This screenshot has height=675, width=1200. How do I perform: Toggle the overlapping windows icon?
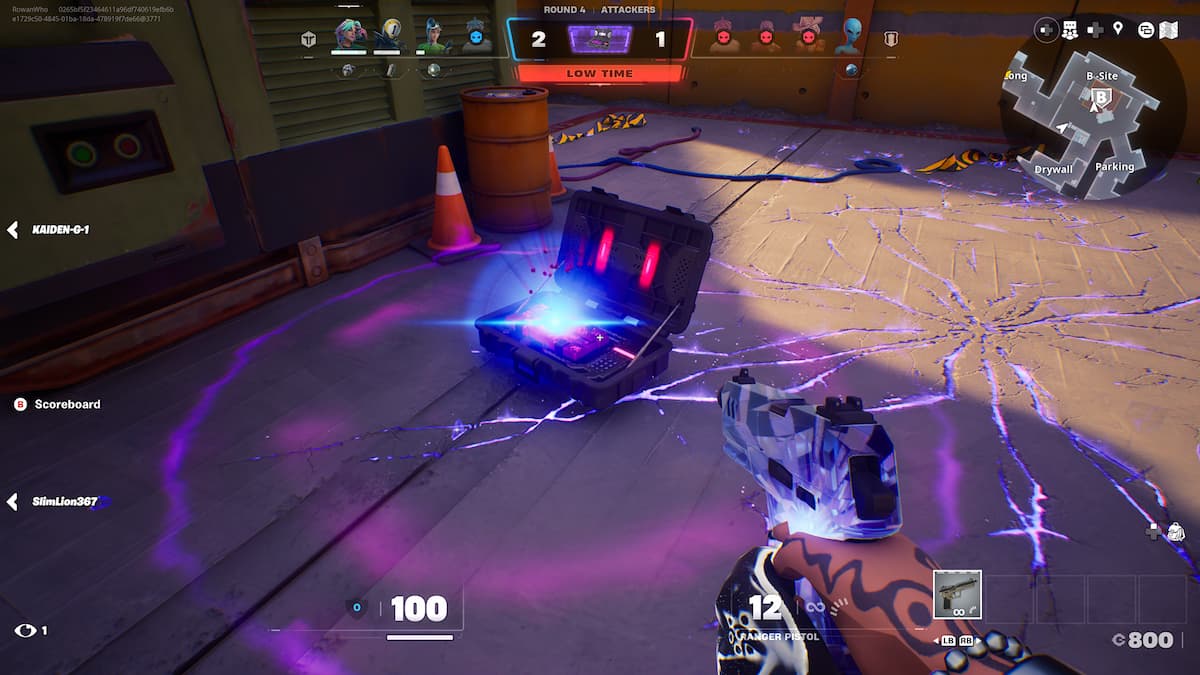click(x=1145, y=29)
